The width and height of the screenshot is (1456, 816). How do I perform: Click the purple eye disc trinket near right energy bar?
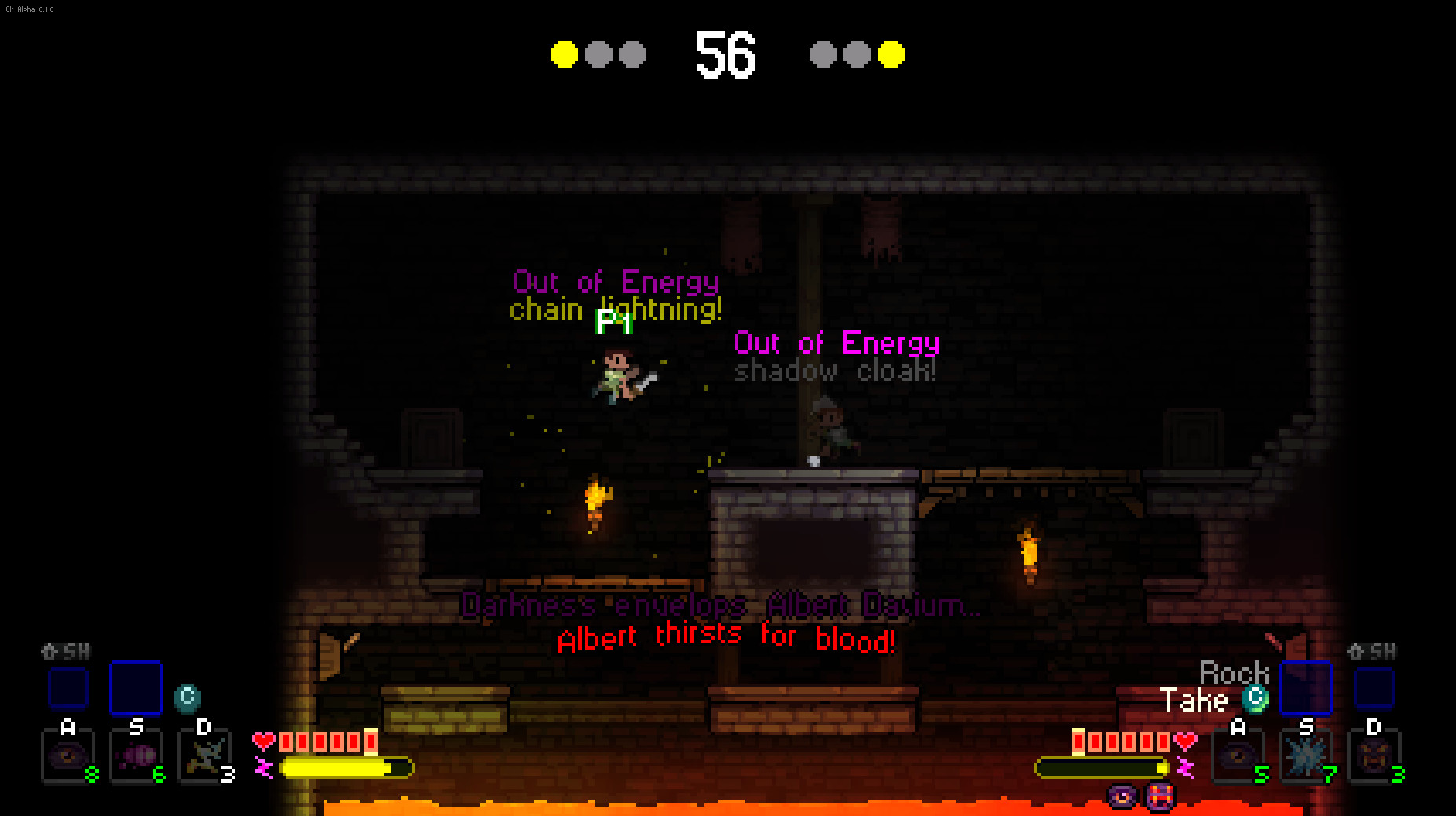1121,798
